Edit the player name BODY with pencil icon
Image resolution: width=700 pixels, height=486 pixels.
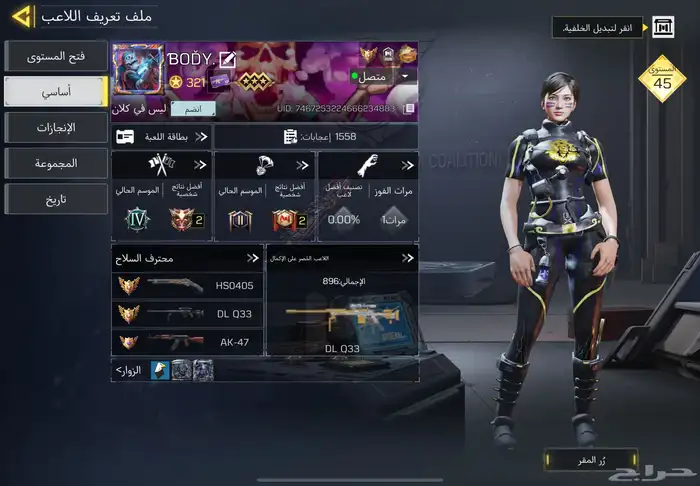click(x=228, y=59)
